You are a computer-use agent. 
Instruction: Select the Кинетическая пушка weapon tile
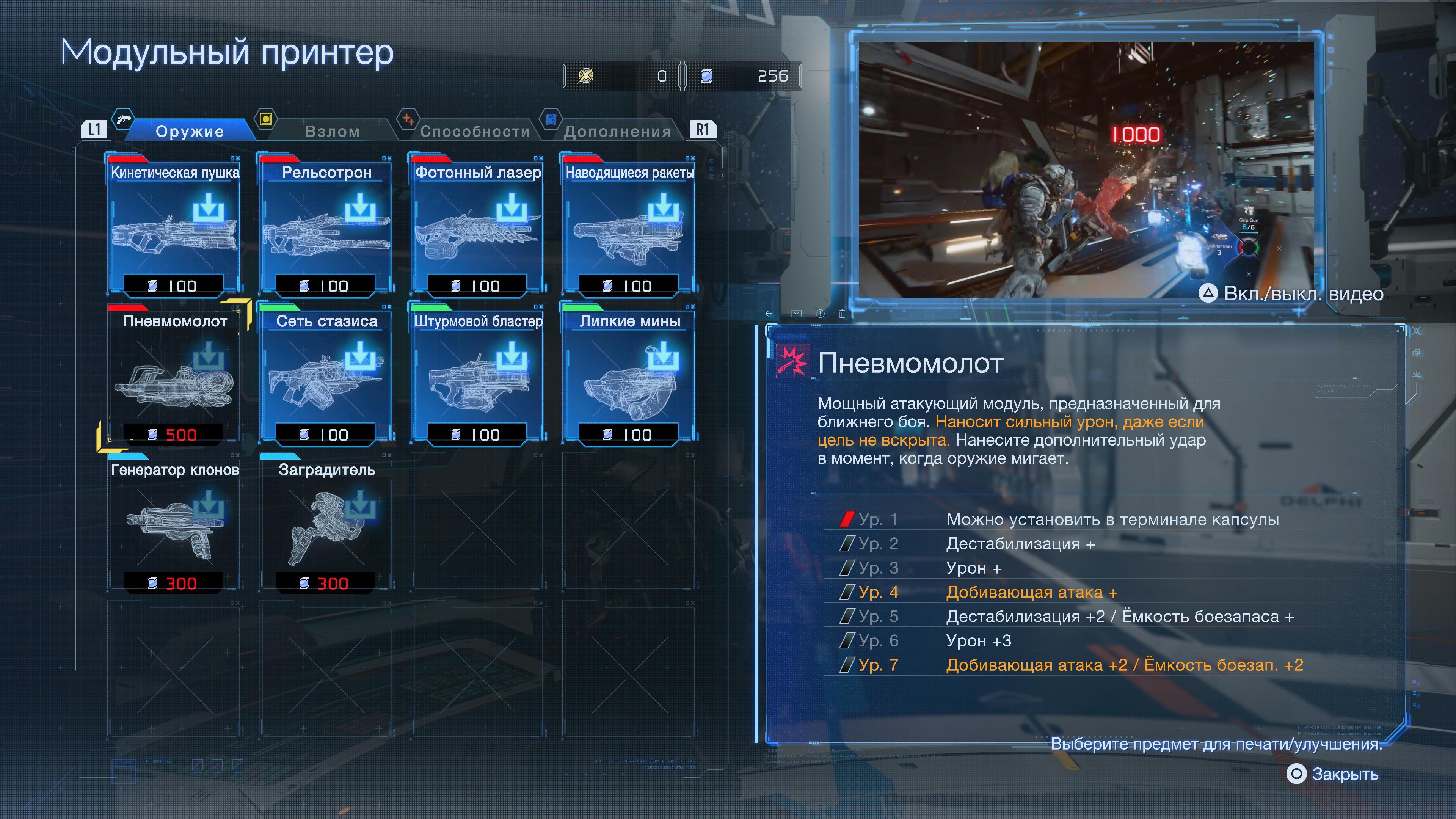click(x=175, y=226)
